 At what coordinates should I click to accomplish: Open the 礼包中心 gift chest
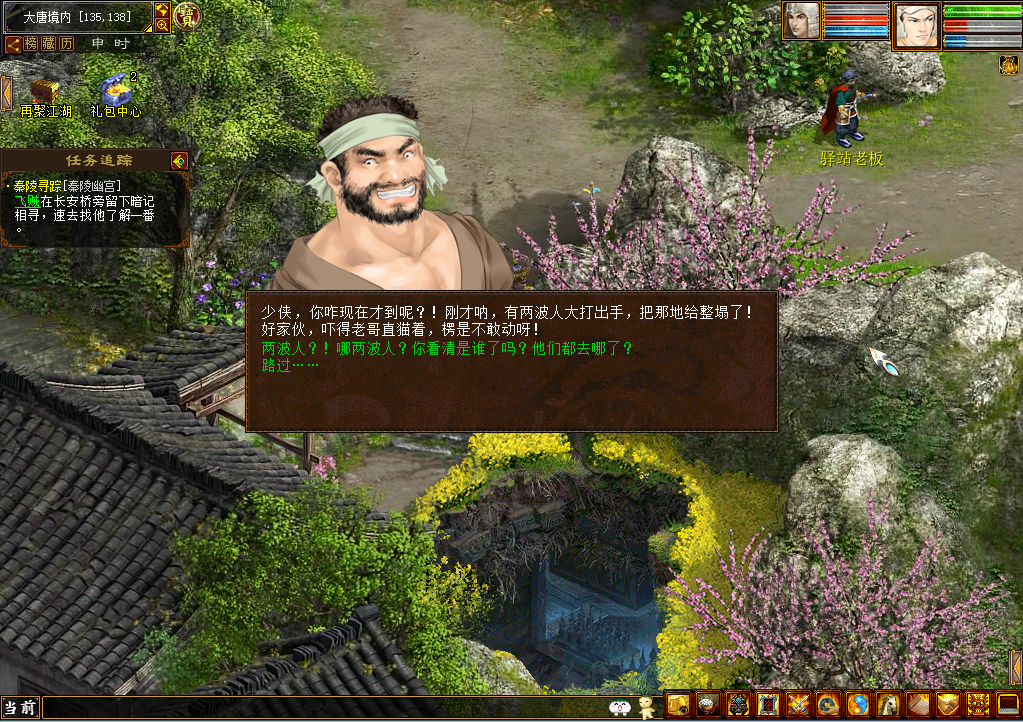click(116, 90)
